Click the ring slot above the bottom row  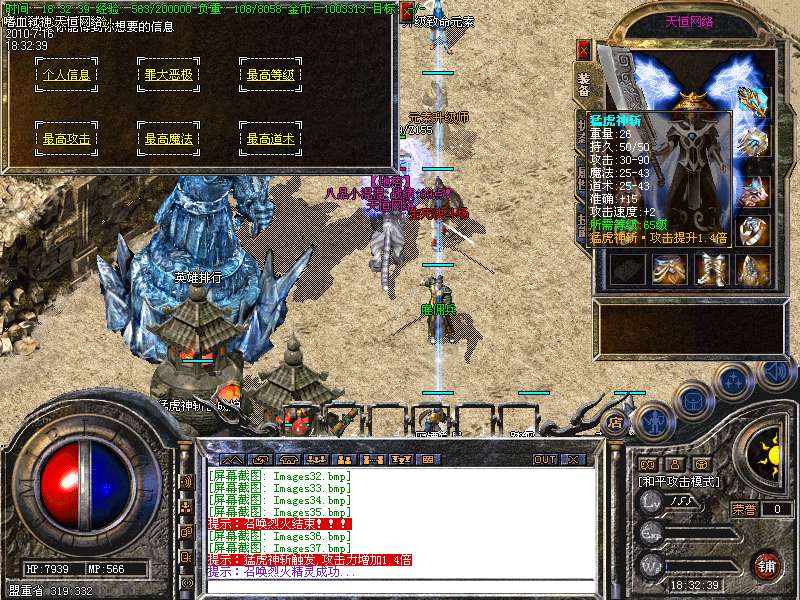(x=753, y=230)
